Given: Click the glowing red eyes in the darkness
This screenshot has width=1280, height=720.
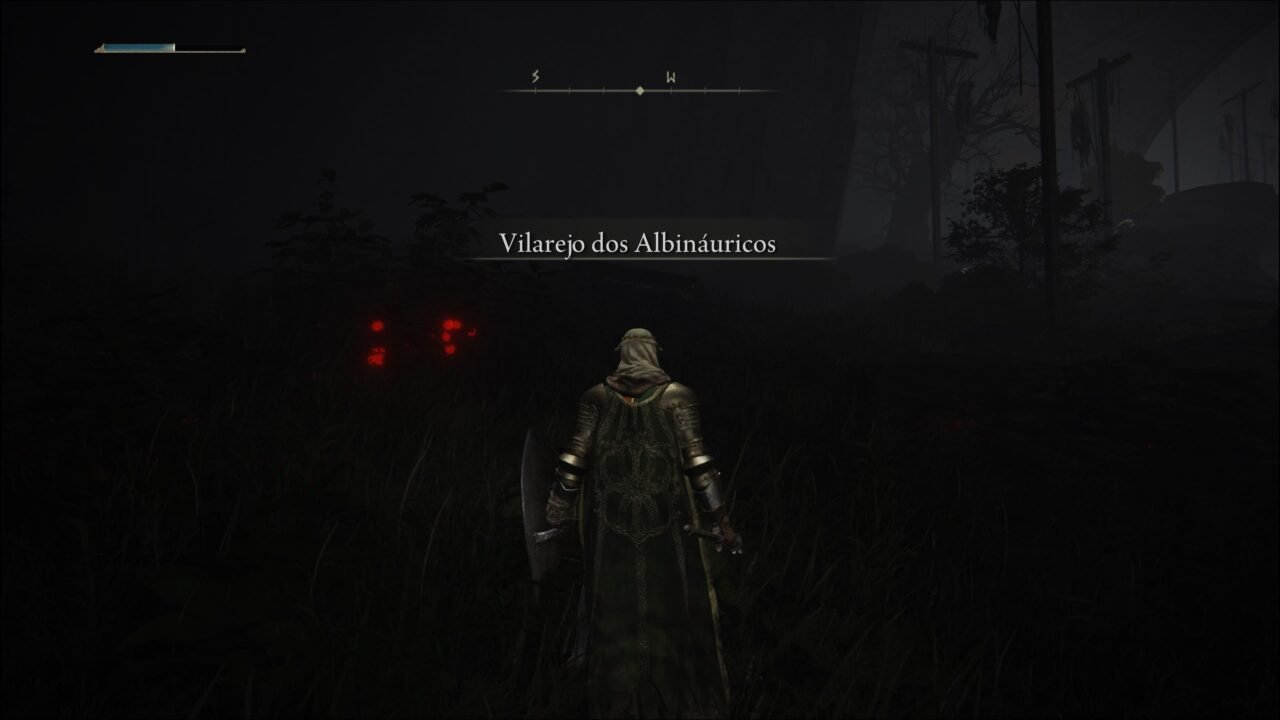Looking at the screenshot, I should pyautogui.click(x=378, y=327).
